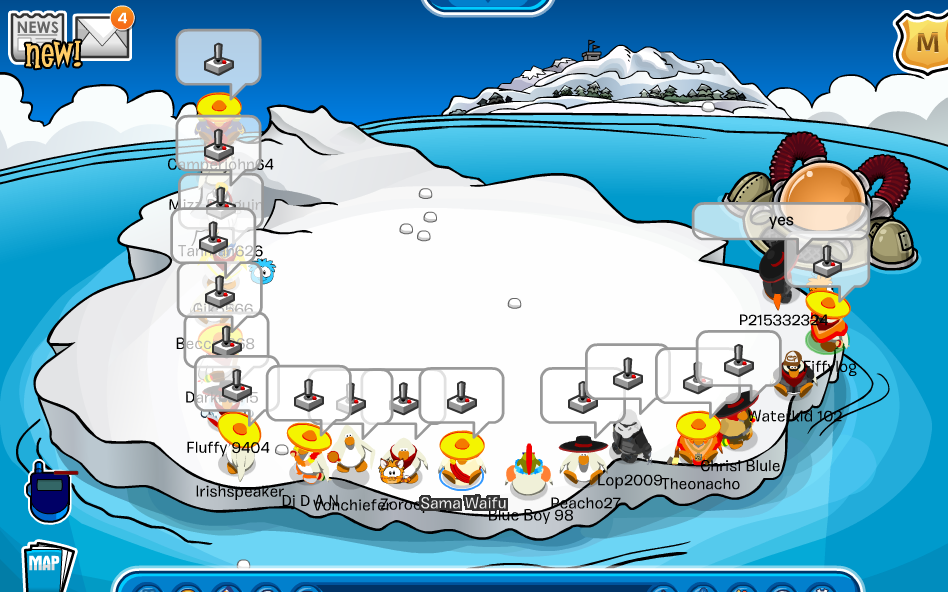
Task: Check the mail envelope with 4 messages
Action: pos(102,36)
